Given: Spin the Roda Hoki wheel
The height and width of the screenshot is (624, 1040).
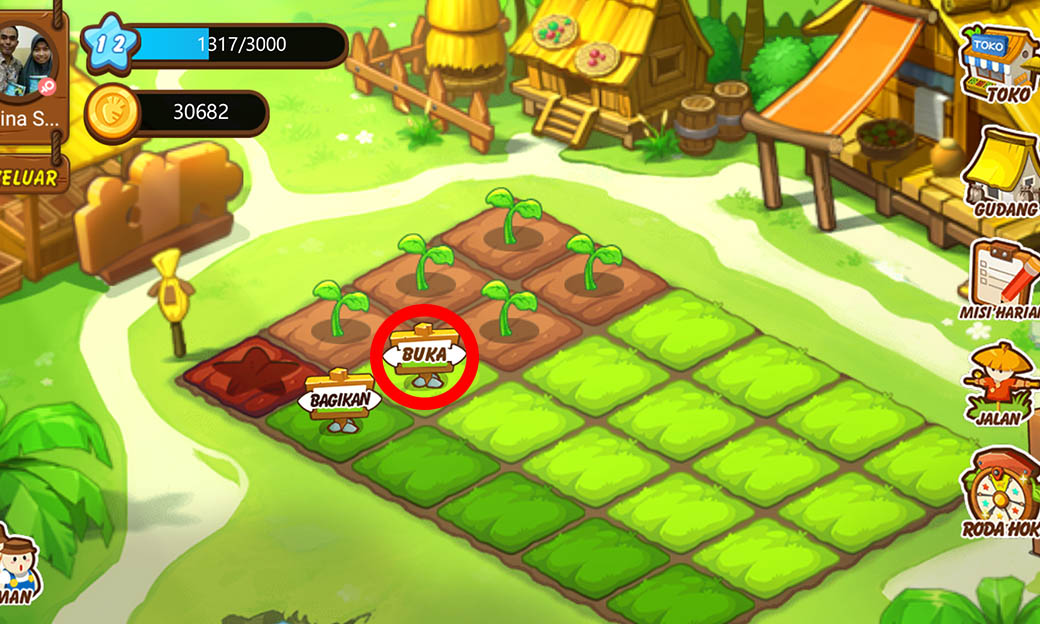Looking at the screenshot, I should pyautogui.click(x=1002, y=495).
